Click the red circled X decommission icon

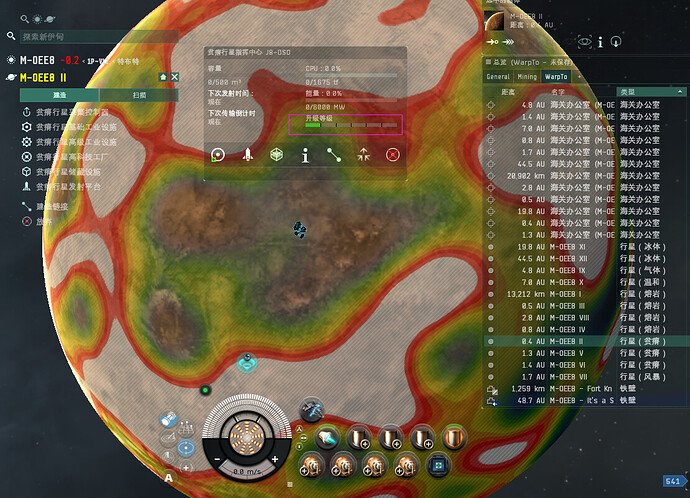pyautogui.click(x=392, y=155)
